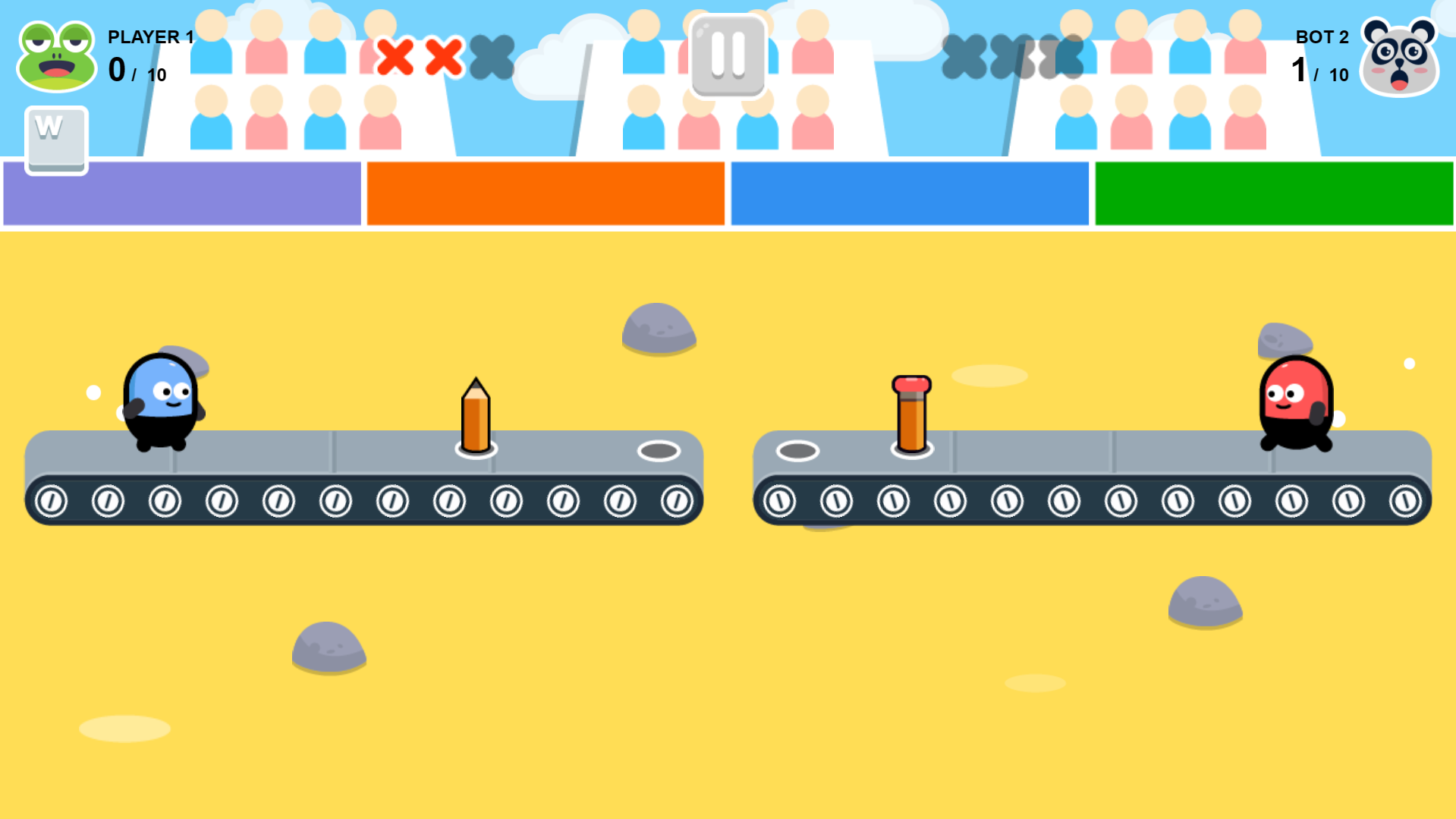Click the panda avatar for Bot 2
Screen dimensions: 1456x819
coord(1400,57)
